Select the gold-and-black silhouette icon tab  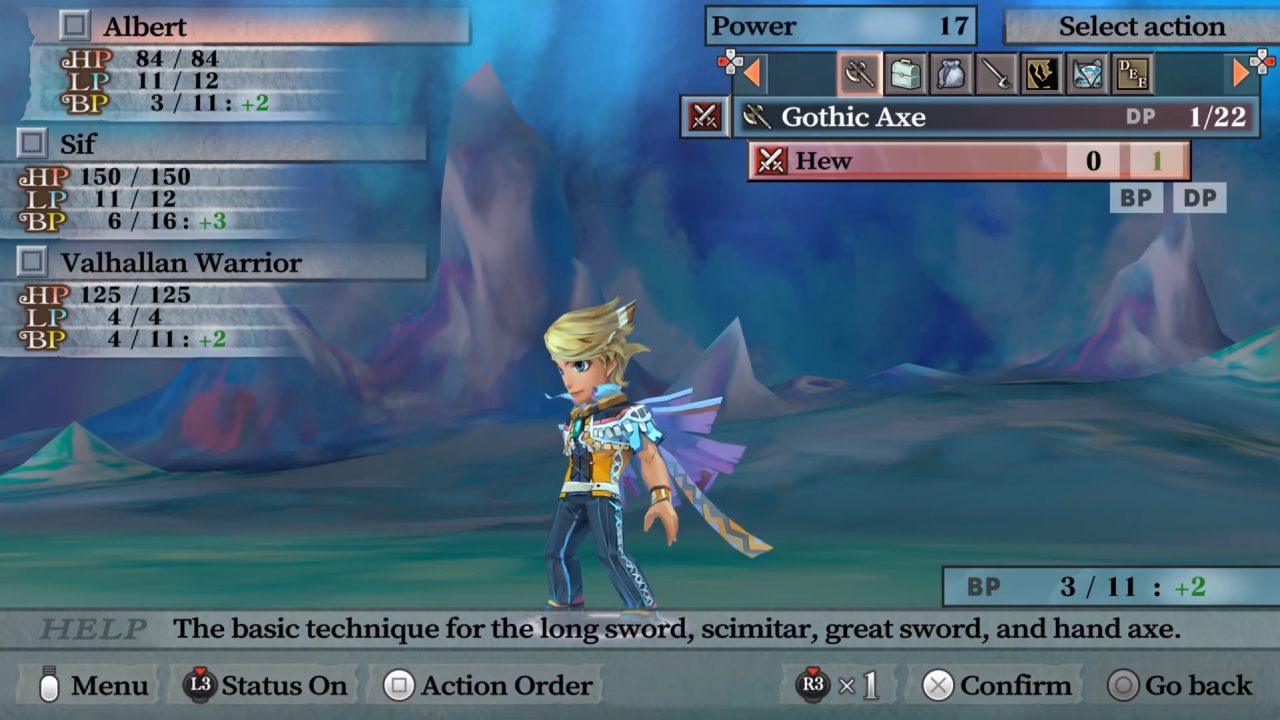point(1042,73)
